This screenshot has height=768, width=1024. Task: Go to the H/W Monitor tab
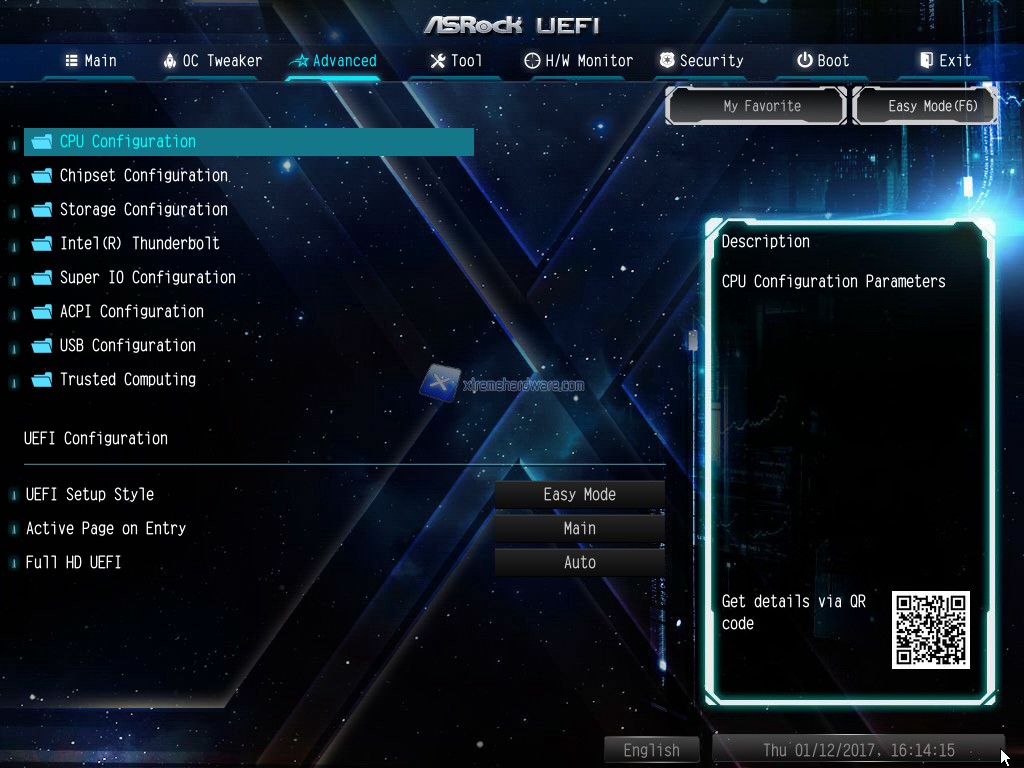[x=578, y=61]
